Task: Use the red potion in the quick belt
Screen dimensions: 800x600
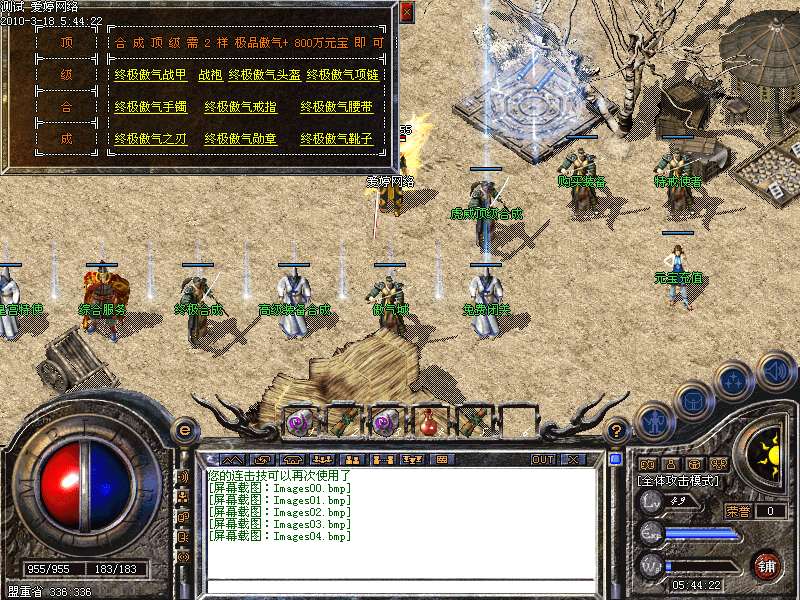Action: click(431, 422)
